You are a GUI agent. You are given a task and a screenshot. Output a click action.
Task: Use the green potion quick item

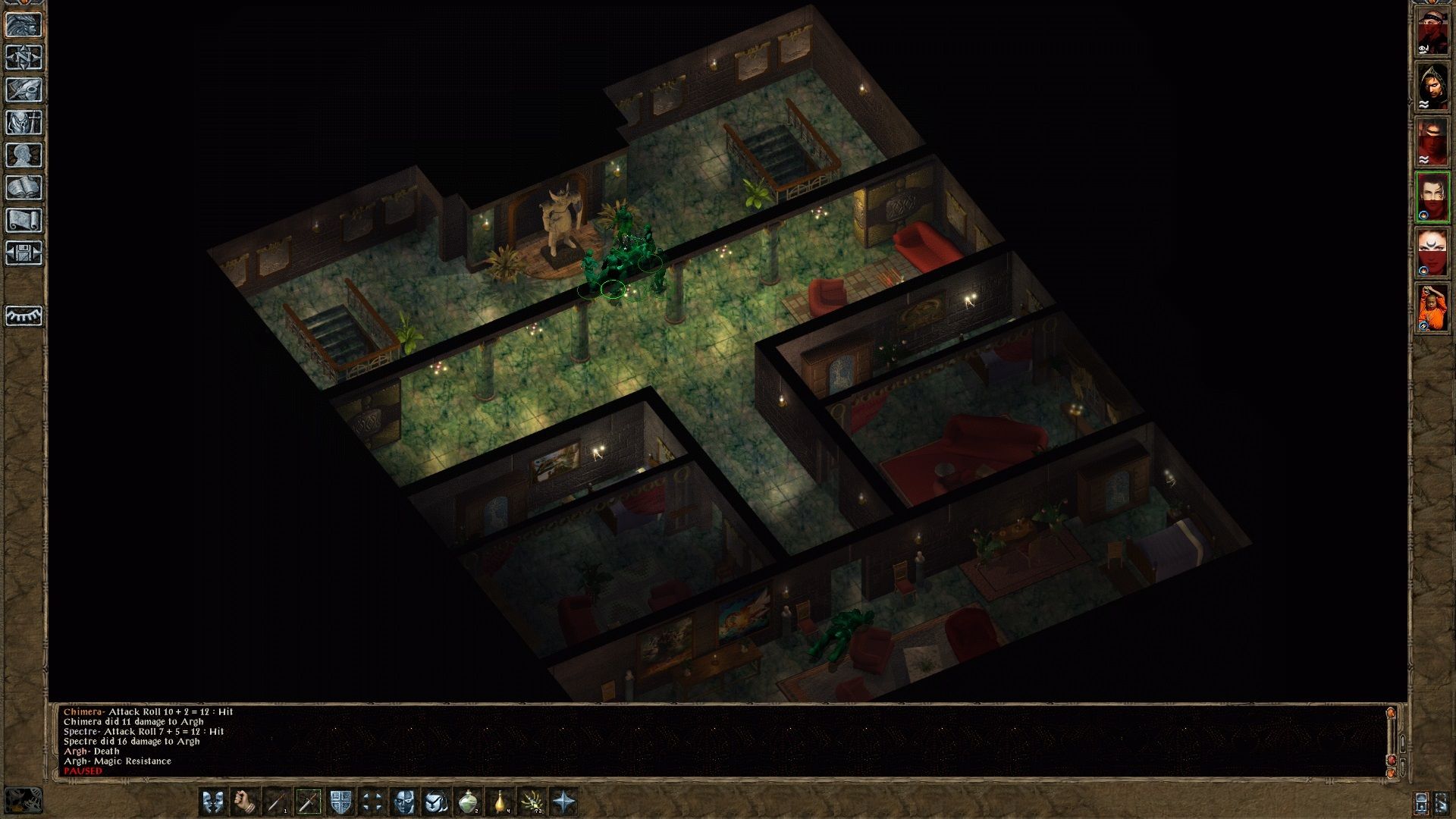(468, 802)
